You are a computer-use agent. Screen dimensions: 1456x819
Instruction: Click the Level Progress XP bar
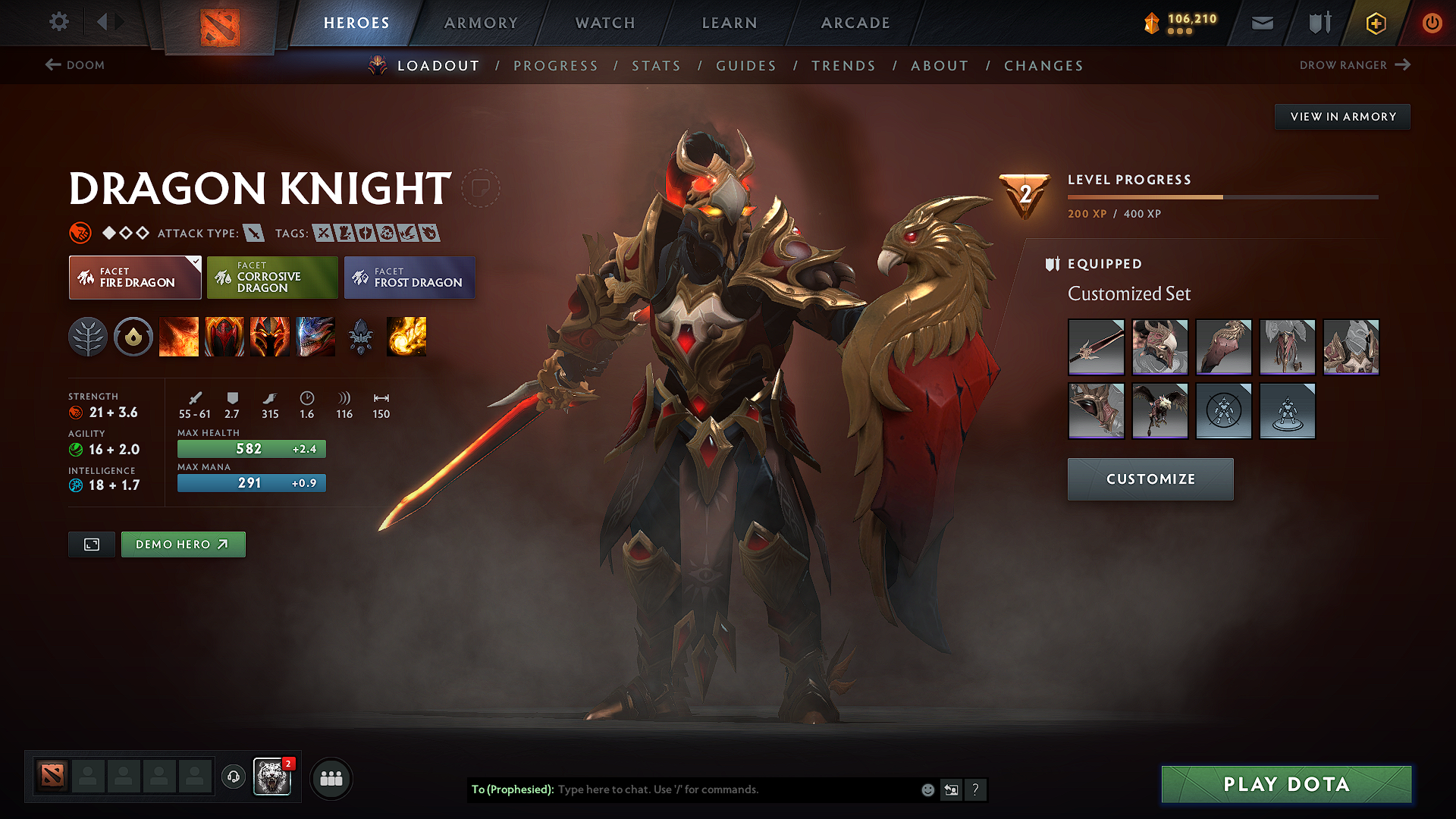point(1221,196)
